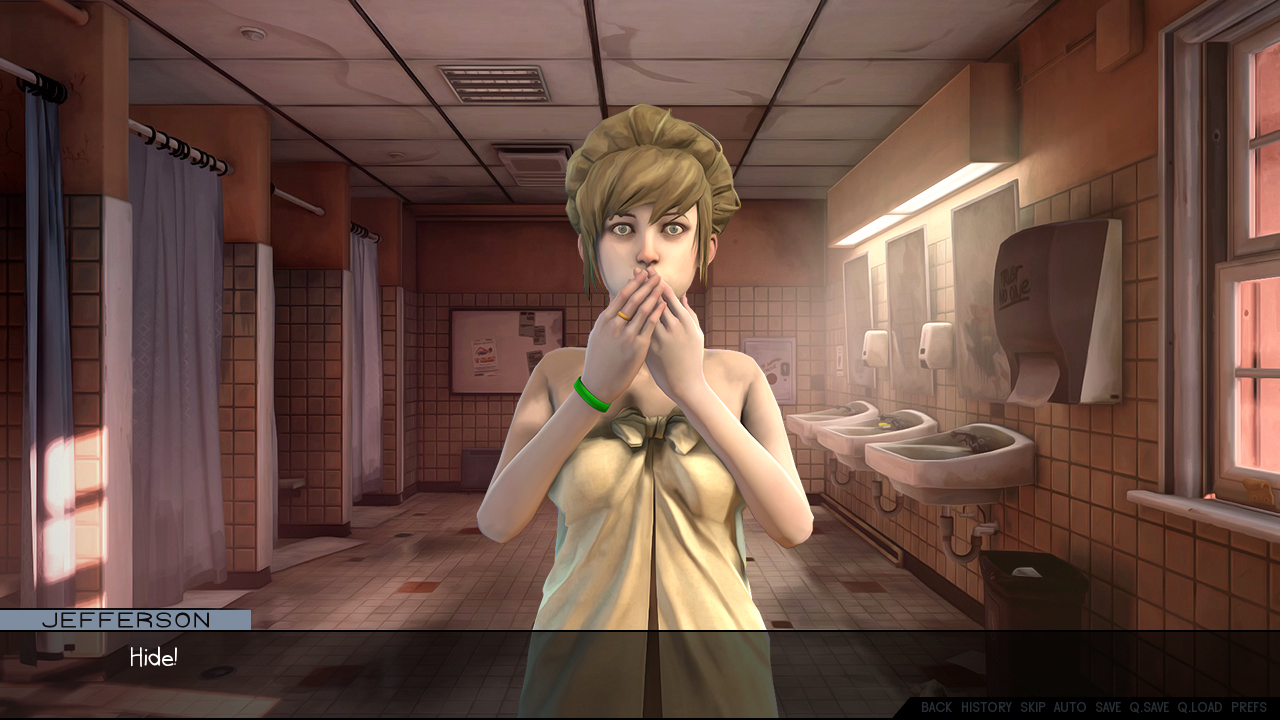Toggle Auto advance mode
This screenshot has width=1280, height=720.
[1070, 707]
